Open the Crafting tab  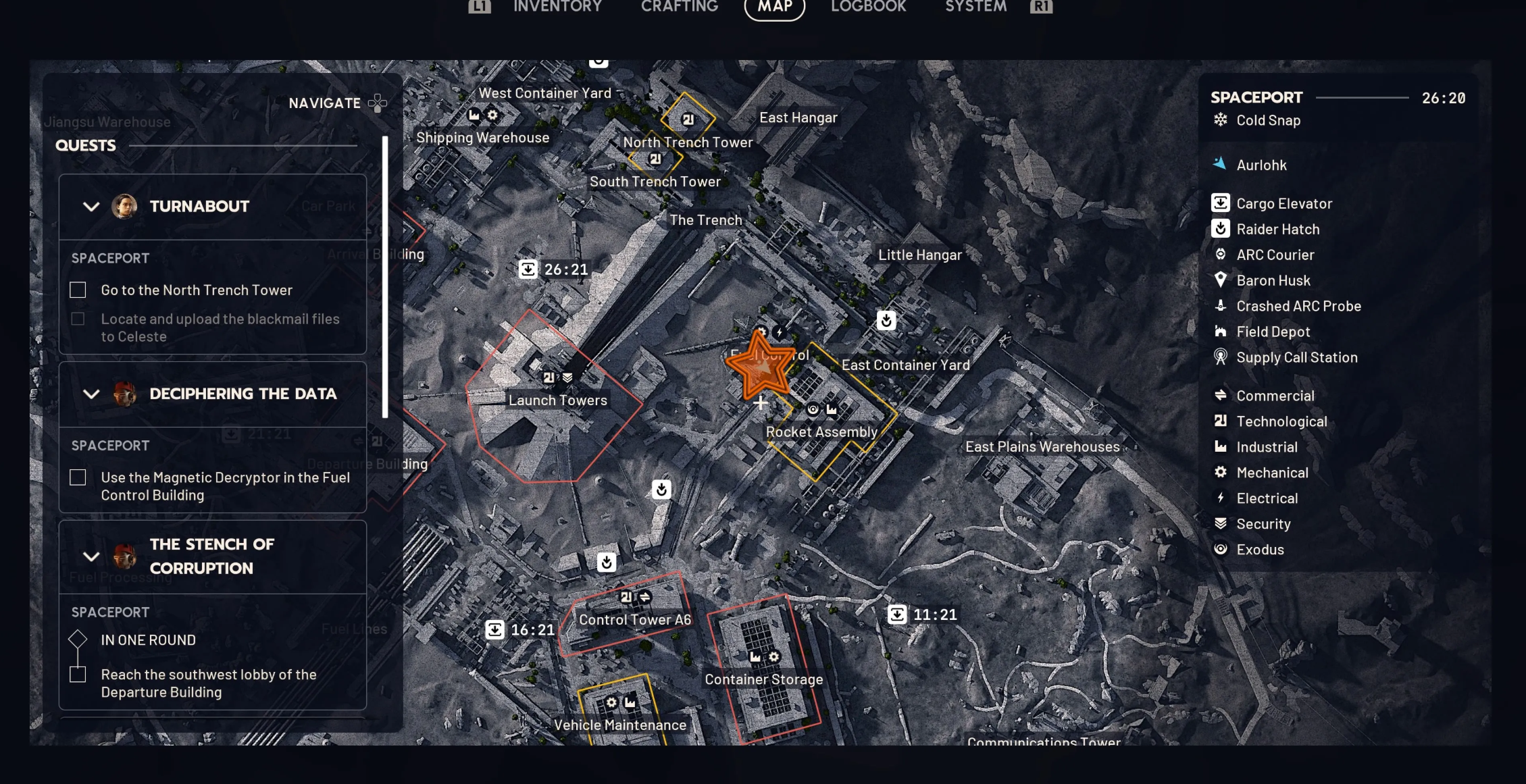(x=679, y=7)
